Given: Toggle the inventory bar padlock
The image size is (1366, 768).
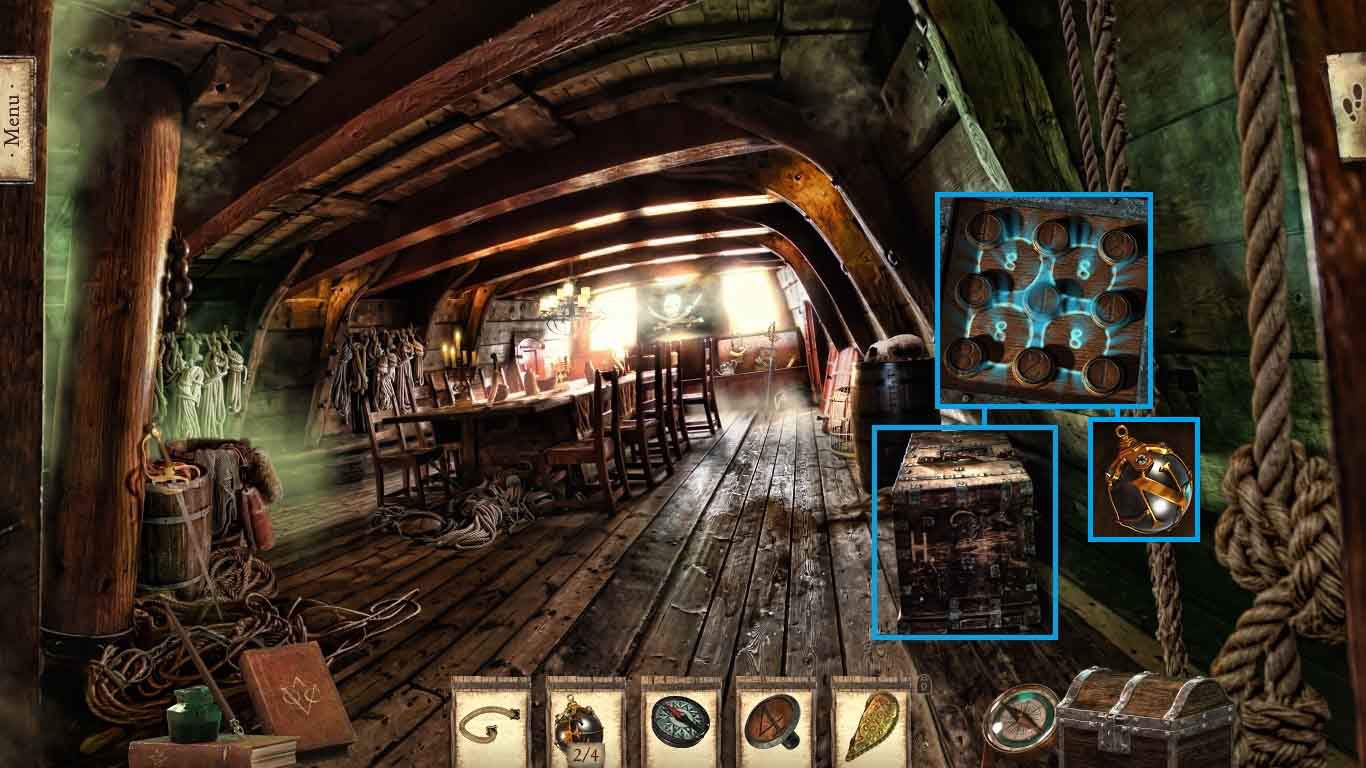Looking at the screenshot, I should coord(925,684).
